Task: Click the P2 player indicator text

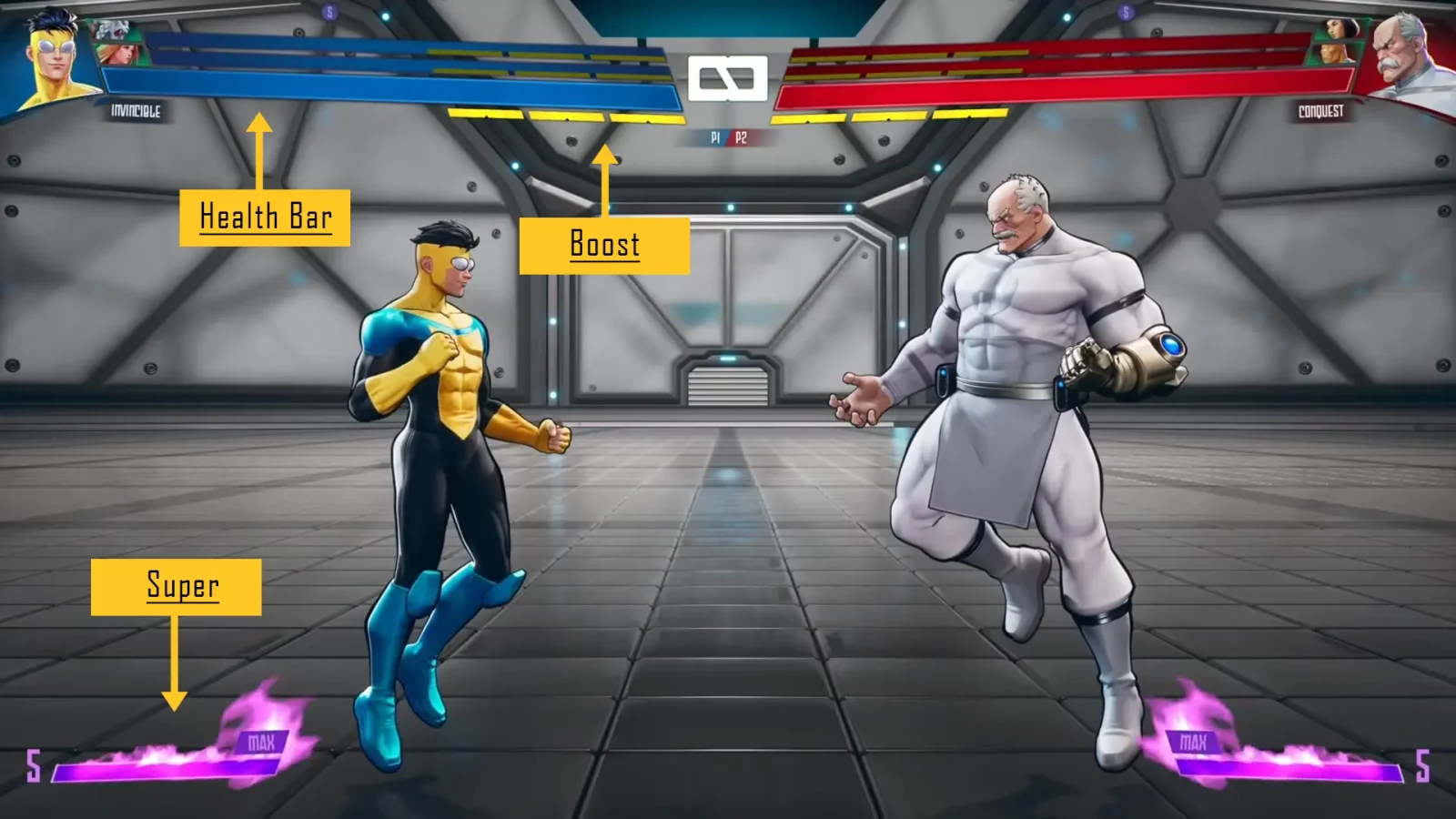Action: [x=740, y=136]
